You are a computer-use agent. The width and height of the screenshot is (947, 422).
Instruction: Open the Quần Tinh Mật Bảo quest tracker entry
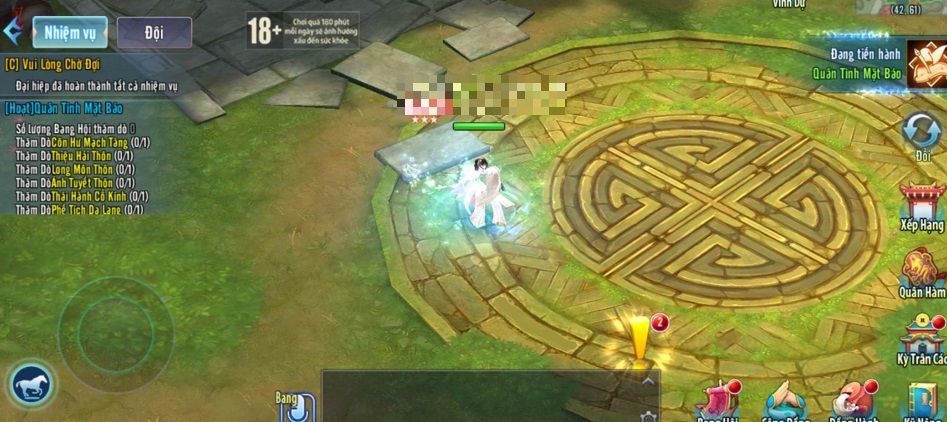[70, 107]
